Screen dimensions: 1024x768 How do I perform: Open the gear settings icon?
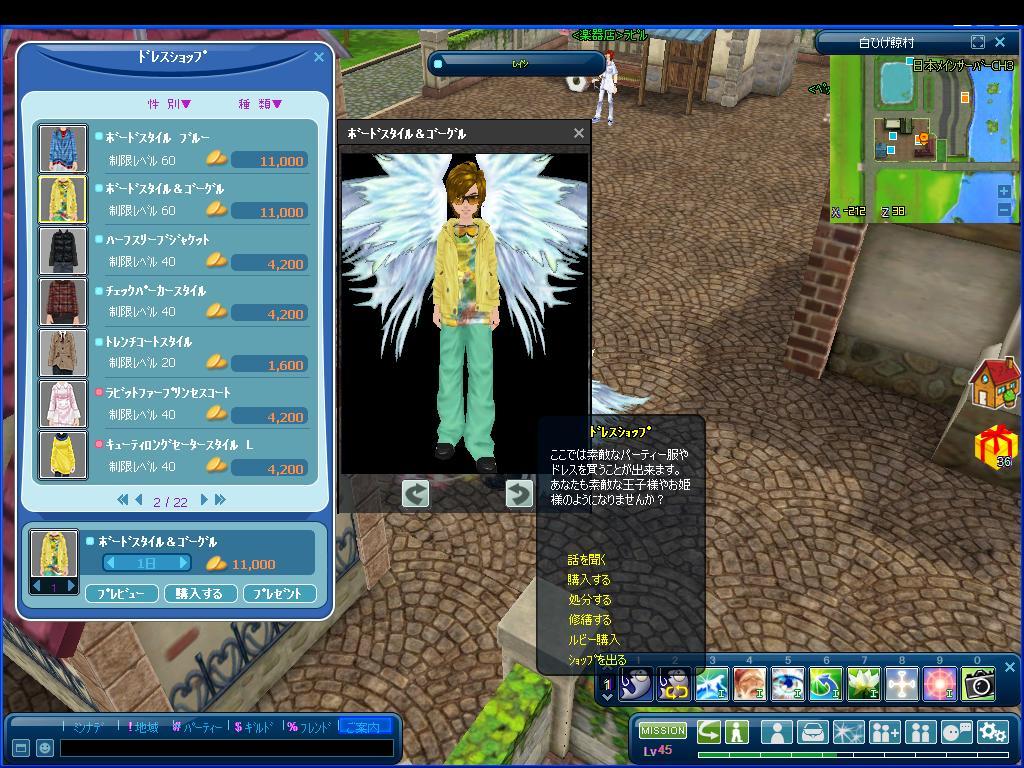pyautogui.click(x=992, y=732)
